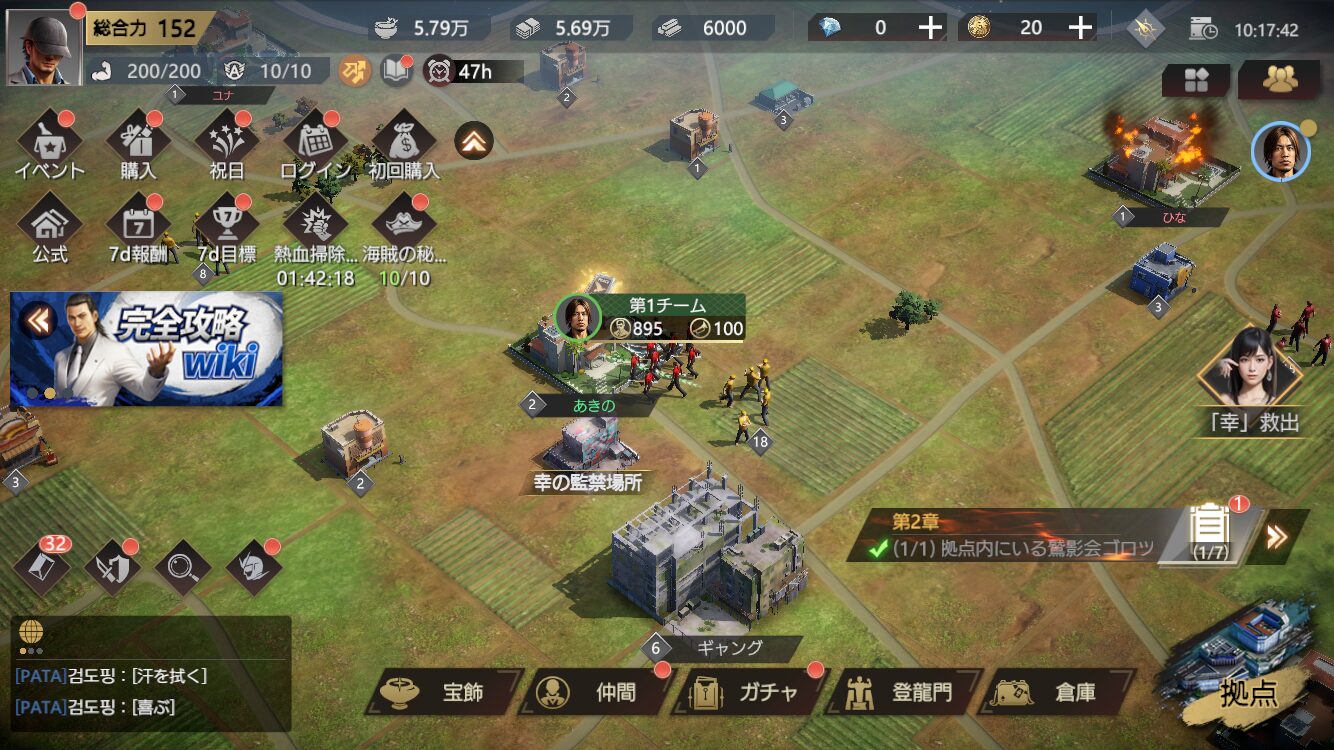Open the 第2章 chapter quest tracker
The width and height of the screenshot is (1334, 750).
[x=1010, y=537]
